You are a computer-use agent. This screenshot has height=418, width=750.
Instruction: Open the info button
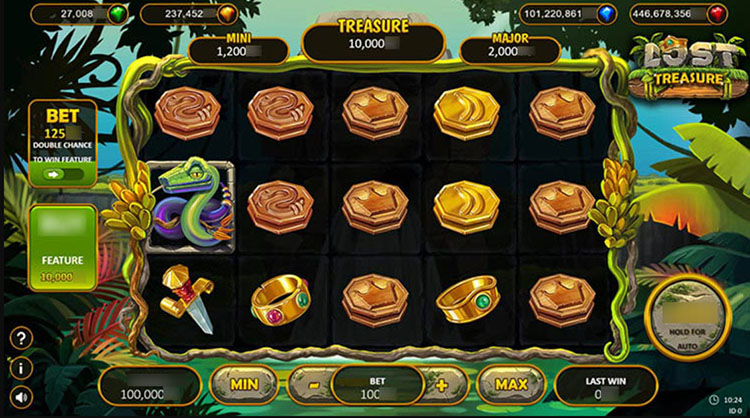21,368
